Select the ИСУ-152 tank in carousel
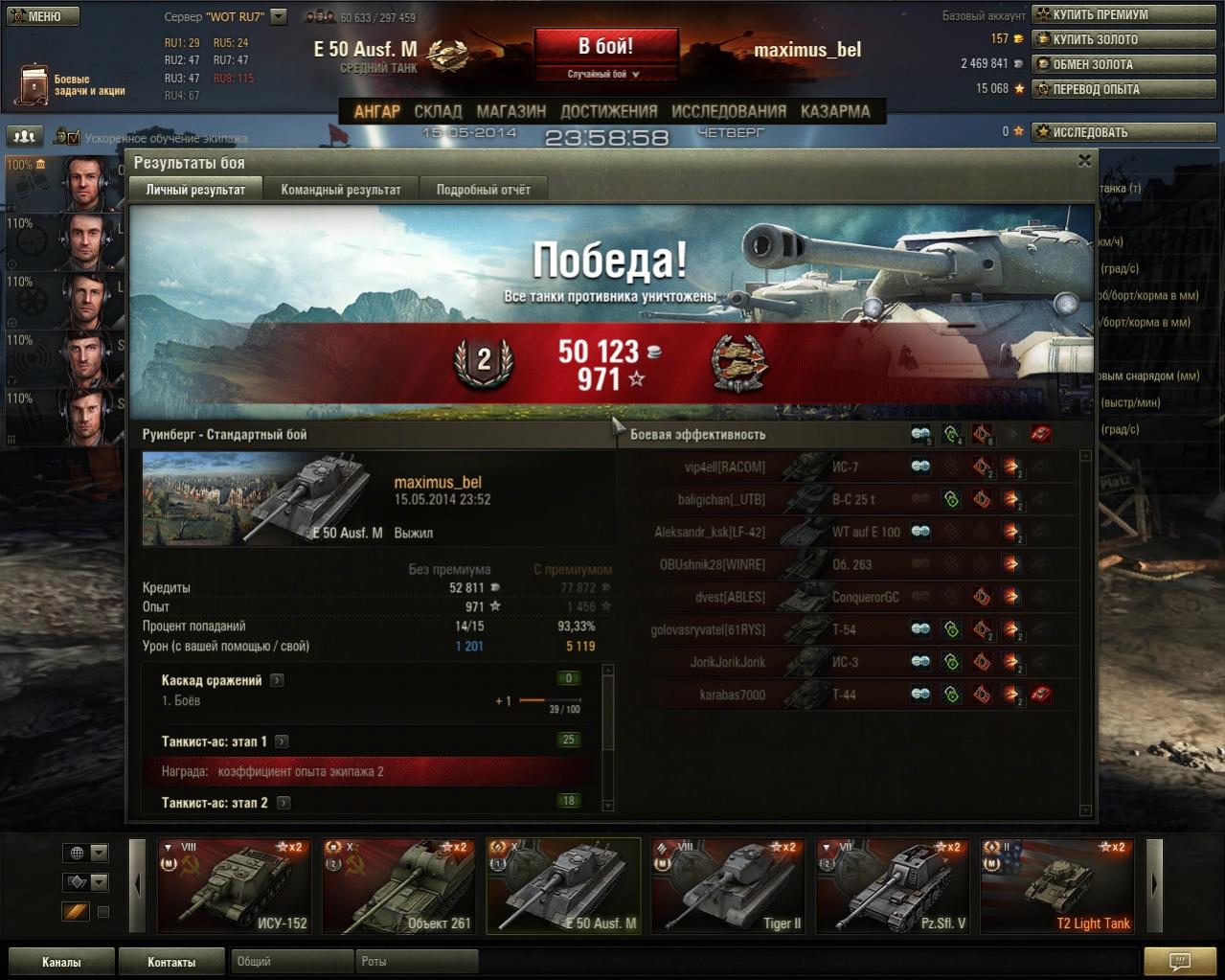The height and width of the screenshot is (980, 1225). (234, 886)
